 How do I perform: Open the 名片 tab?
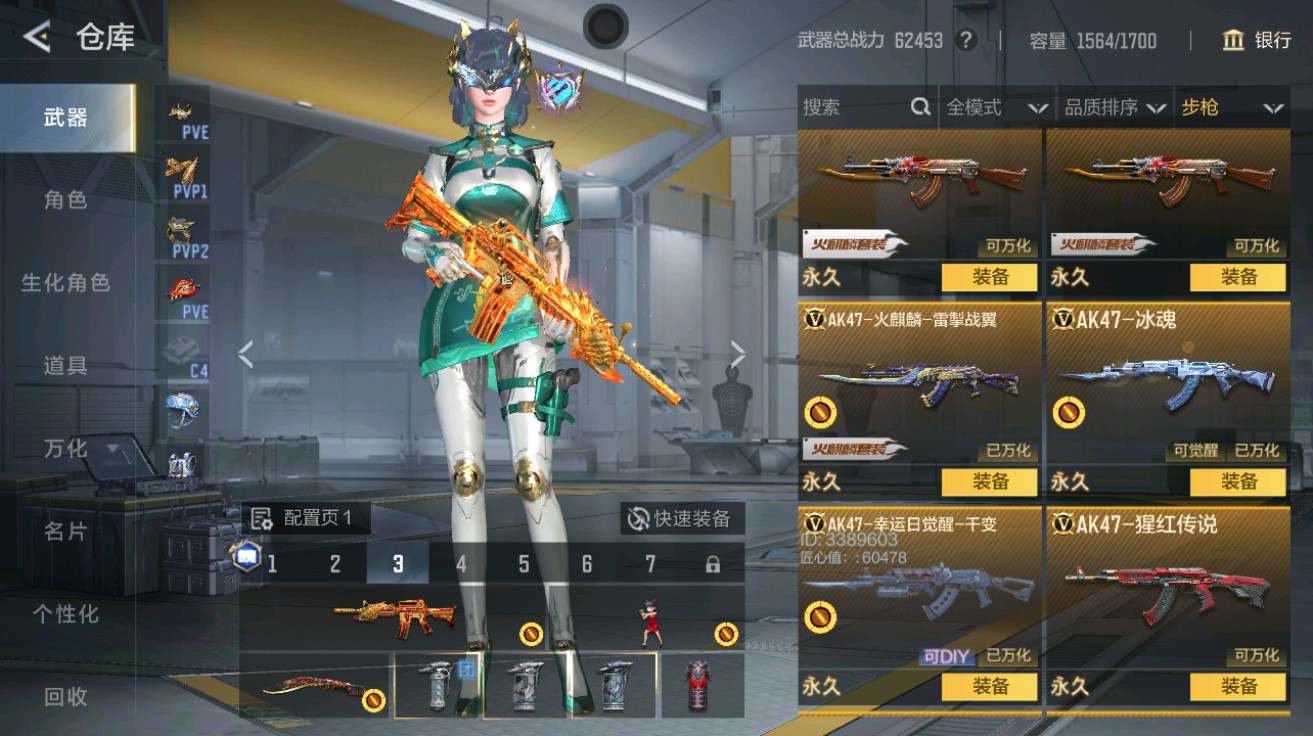tap(66, 532)
